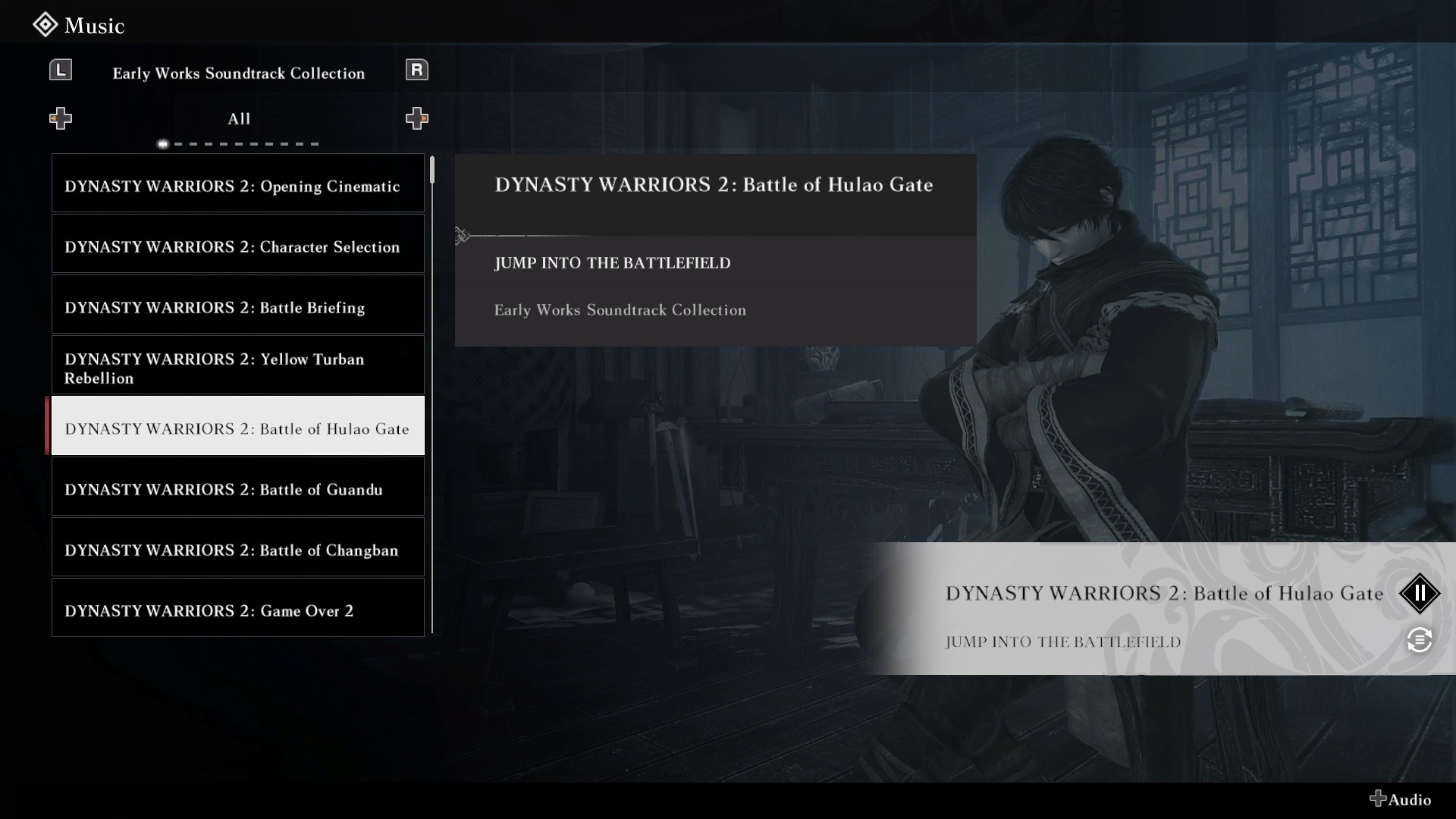The height and width of the screenshot is (819, 1456).
Task: Toggle playback of Battle of Hulao Gate
Action: [x=1419, y=594]
